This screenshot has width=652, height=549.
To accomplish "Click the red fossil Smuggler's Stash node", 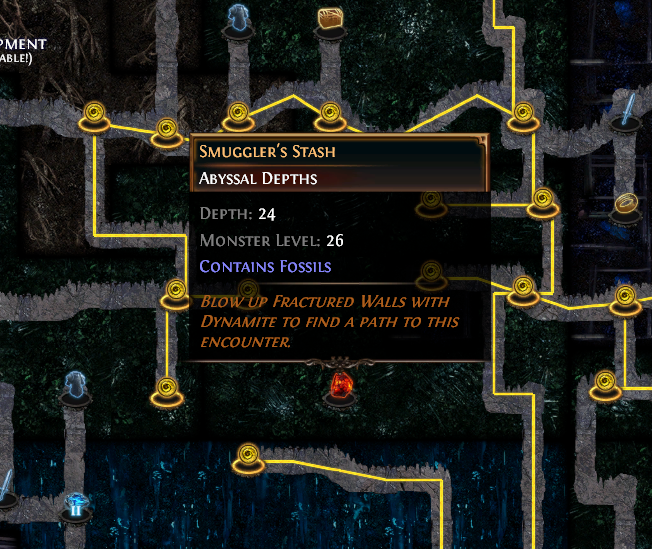I will [340, 384].
